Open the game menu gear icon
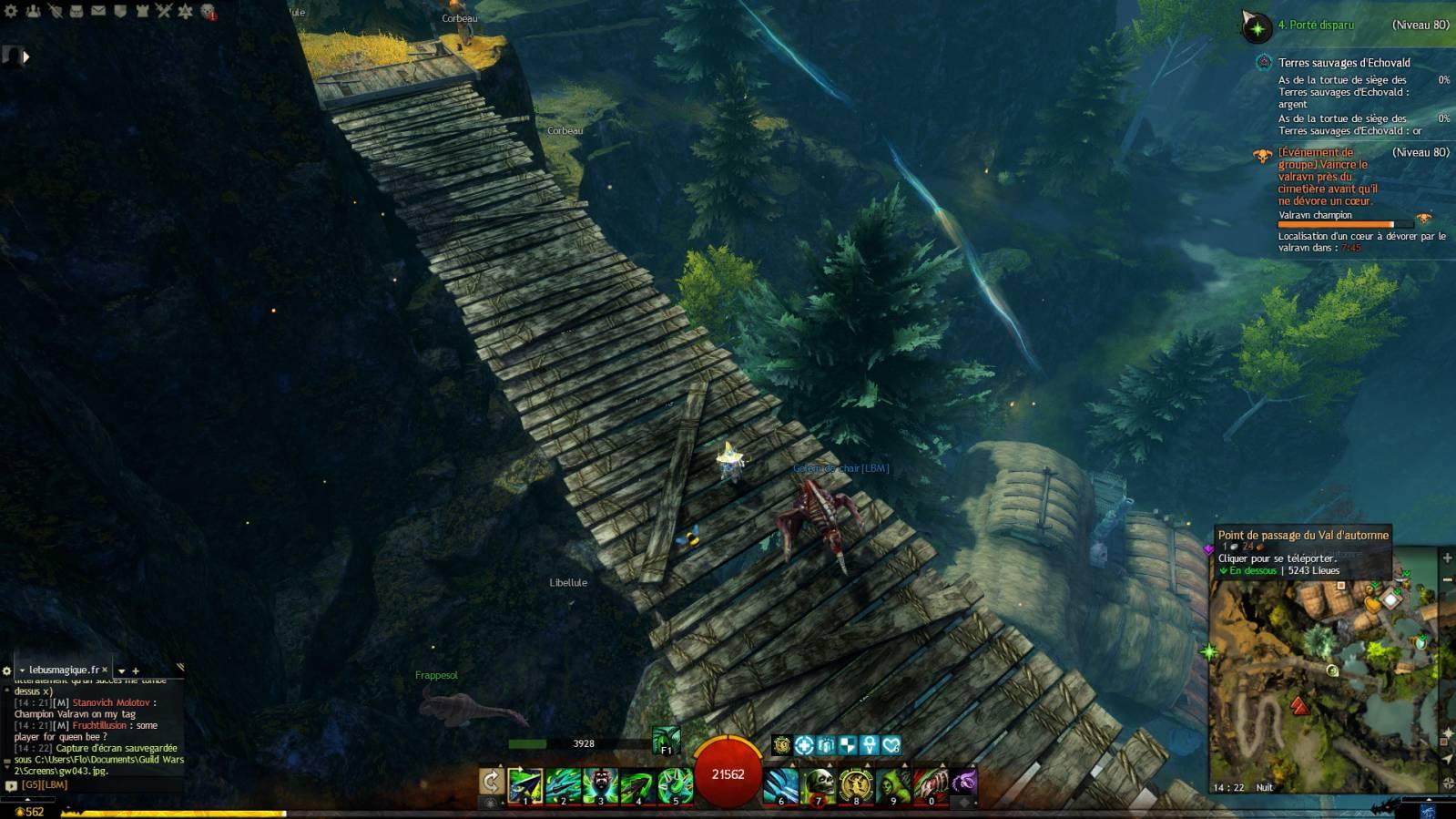1456x819 pixels. point(11,11)
